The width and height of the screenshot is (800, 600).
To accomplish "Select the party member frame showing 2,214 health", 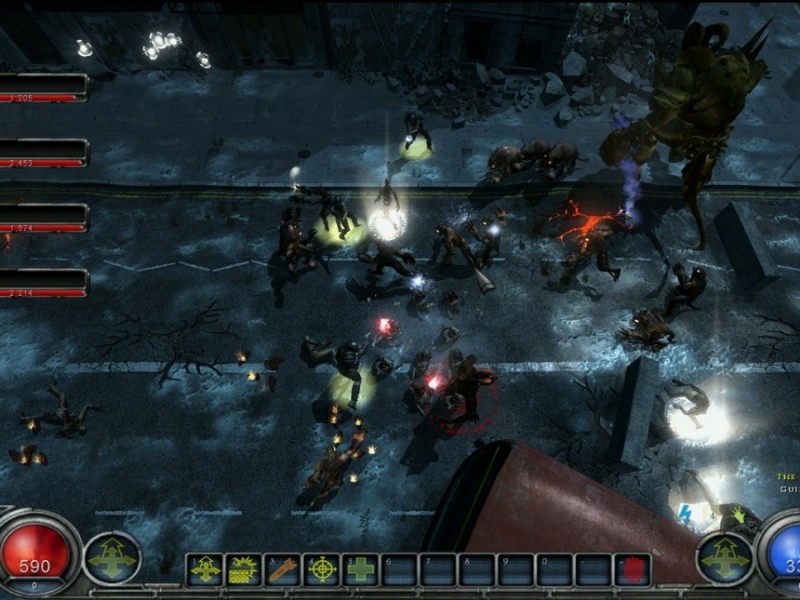I will (x=45, y=283).
